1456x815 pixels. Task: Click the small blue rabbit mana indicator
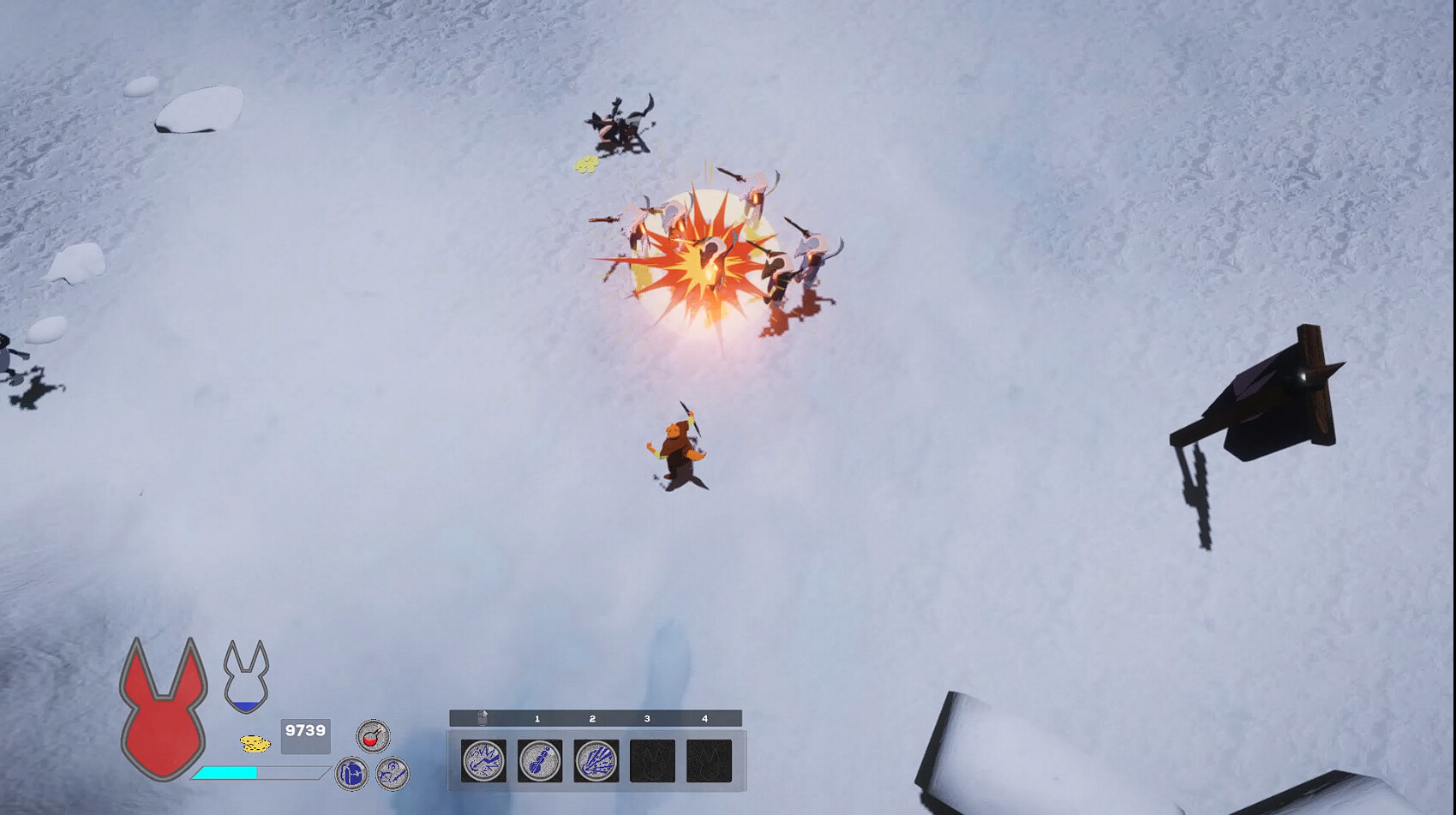[x=246, y=677]
